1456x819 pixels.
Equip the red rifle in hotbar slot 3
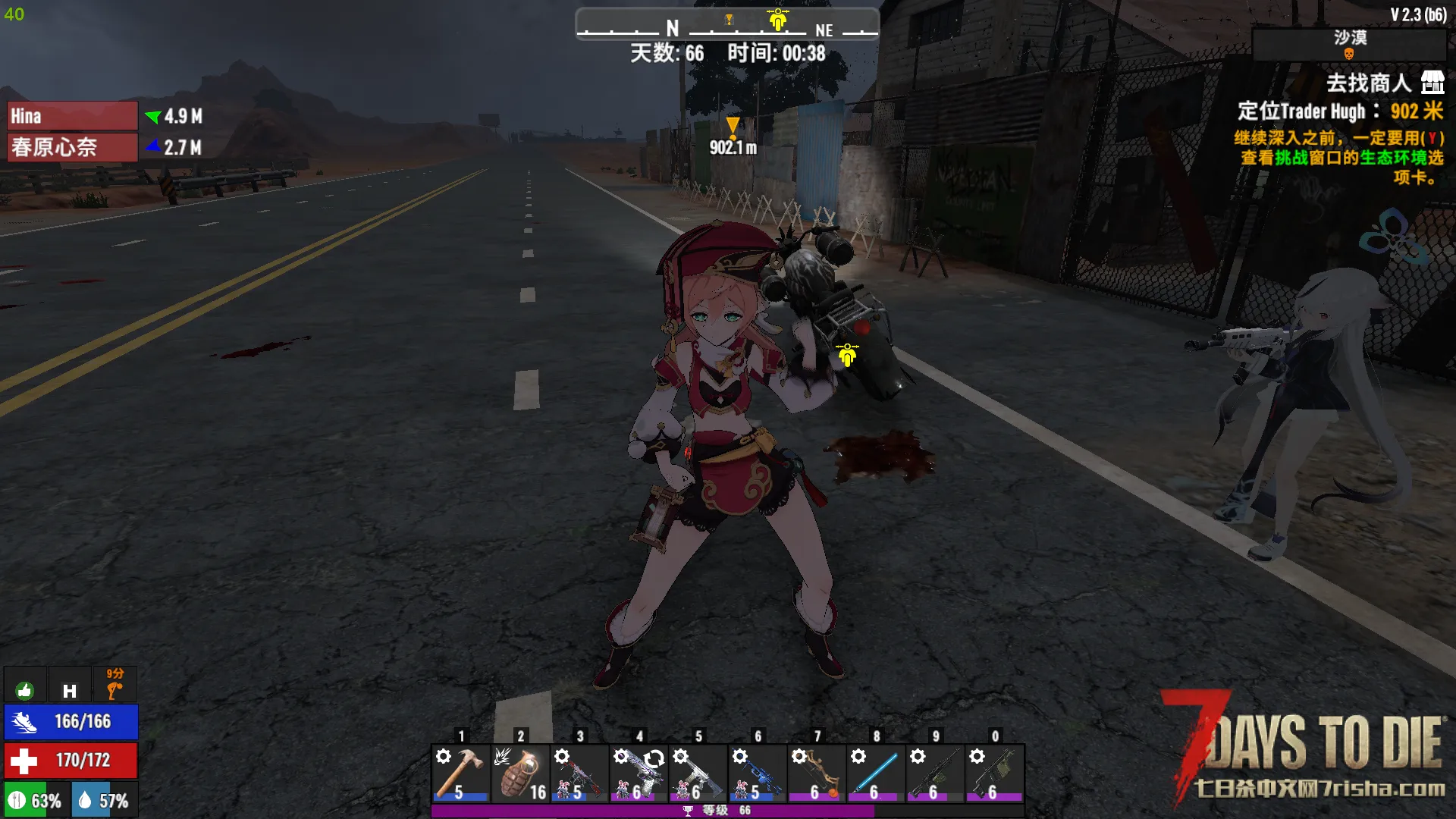point(579,773)
